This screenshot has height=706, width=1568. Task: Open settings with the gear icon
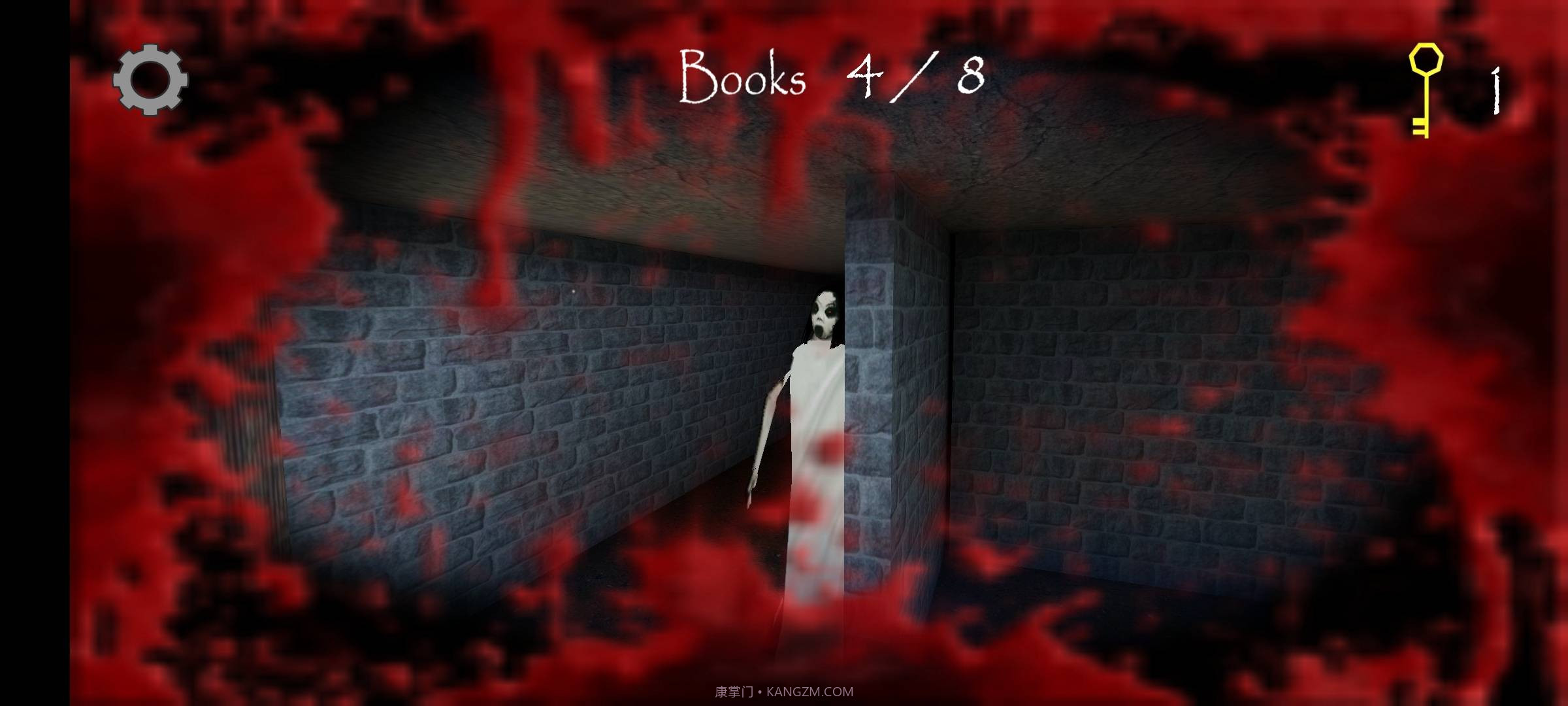pyautogui.click(x=150, y=80)
